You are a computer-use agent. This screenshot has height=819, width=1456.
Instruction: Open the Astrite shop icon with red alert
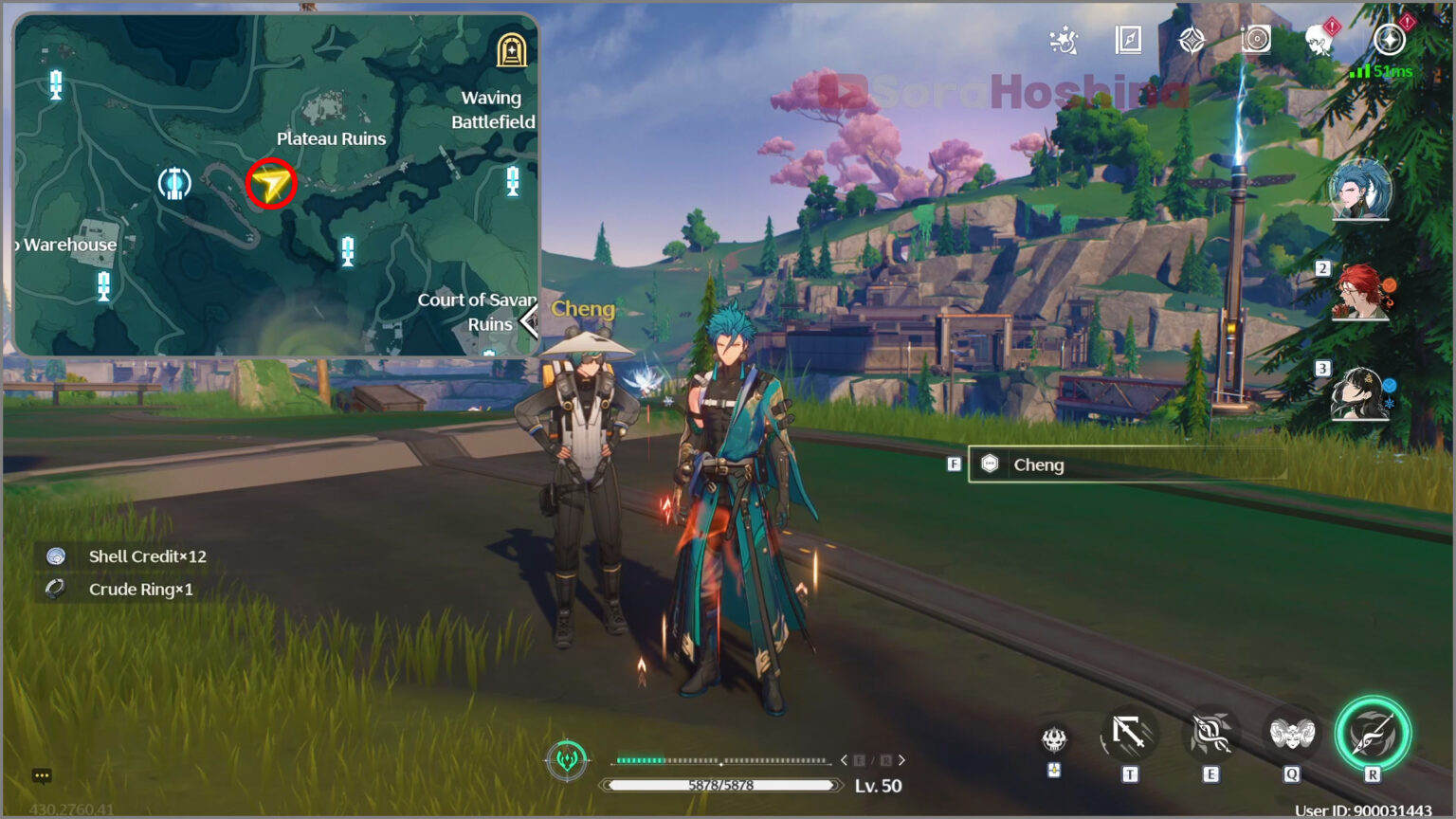(x=1386, y=42)
